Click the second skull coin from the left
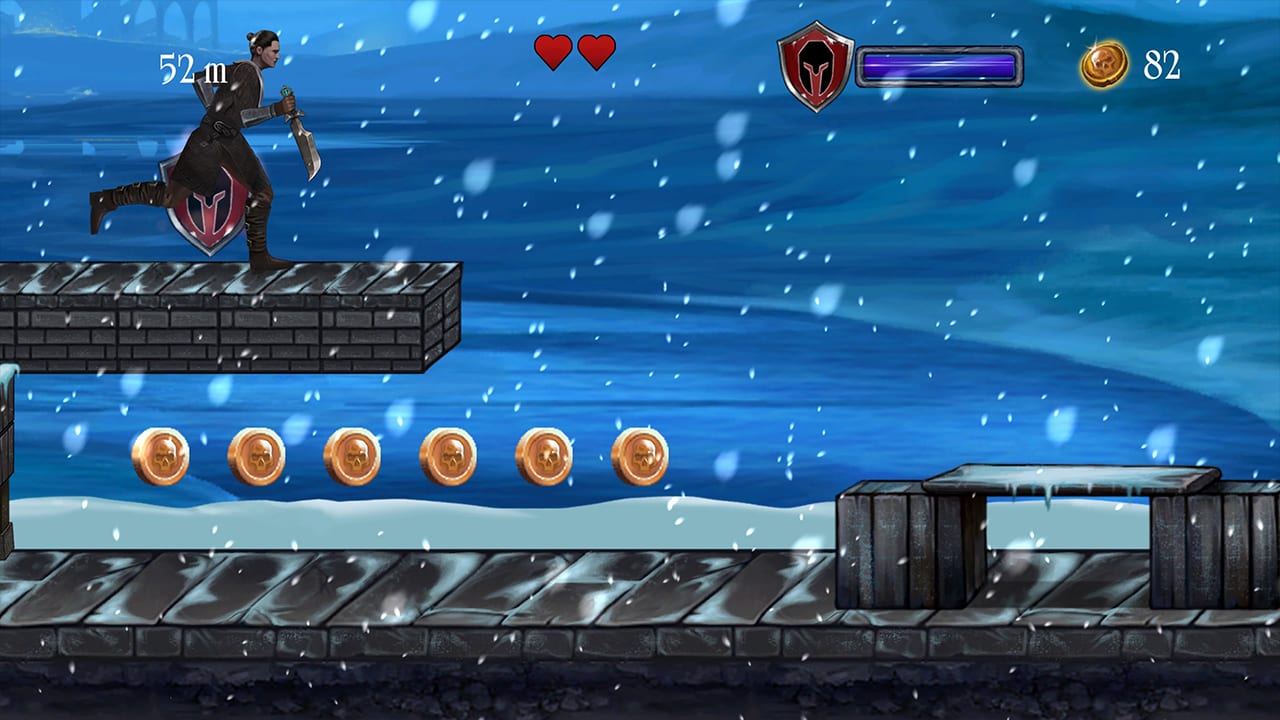Screen dimensions: 1280x720 256,454
